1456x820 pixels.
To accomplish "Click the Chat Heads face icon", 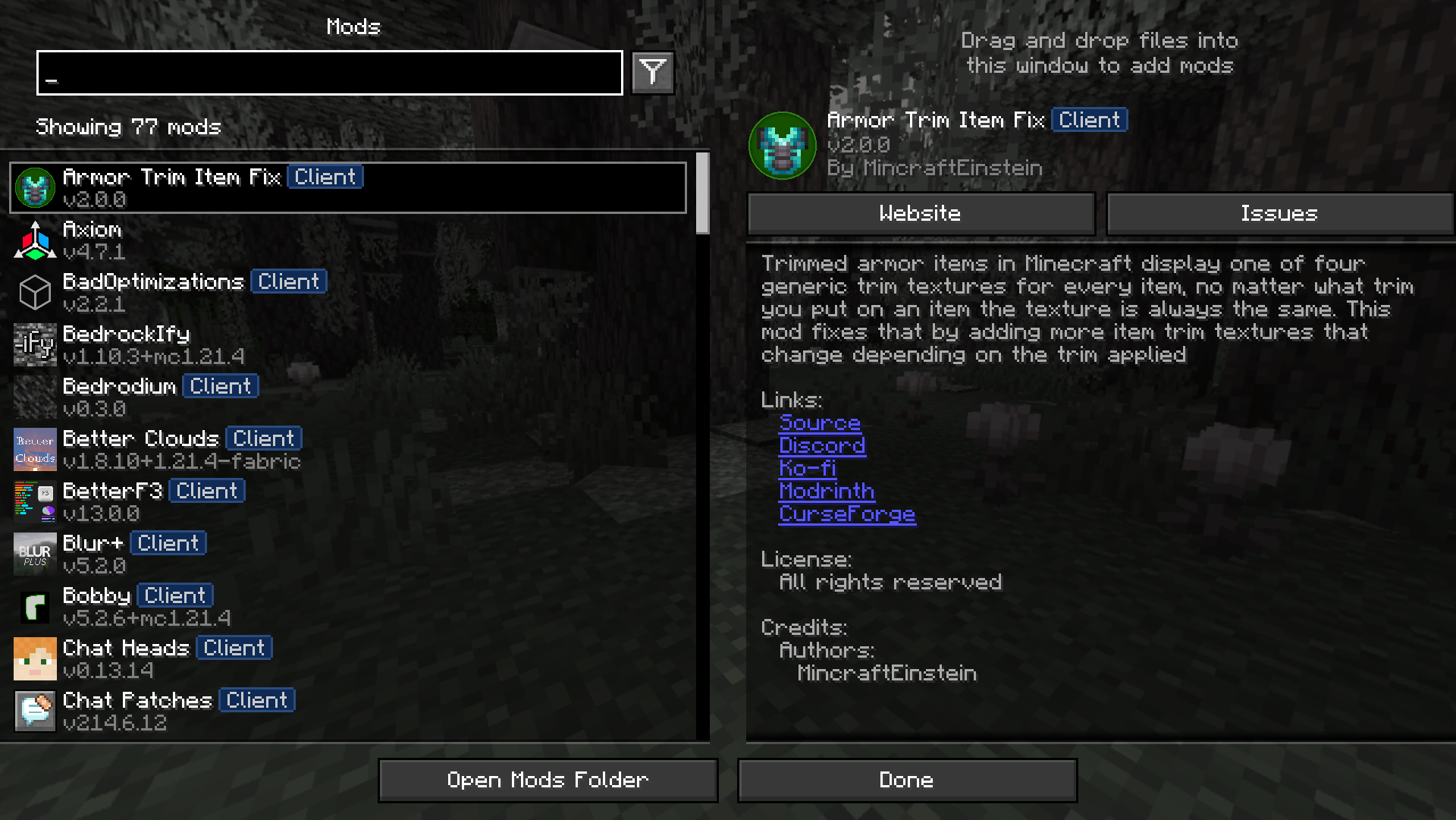I will (x=34, y=658).
